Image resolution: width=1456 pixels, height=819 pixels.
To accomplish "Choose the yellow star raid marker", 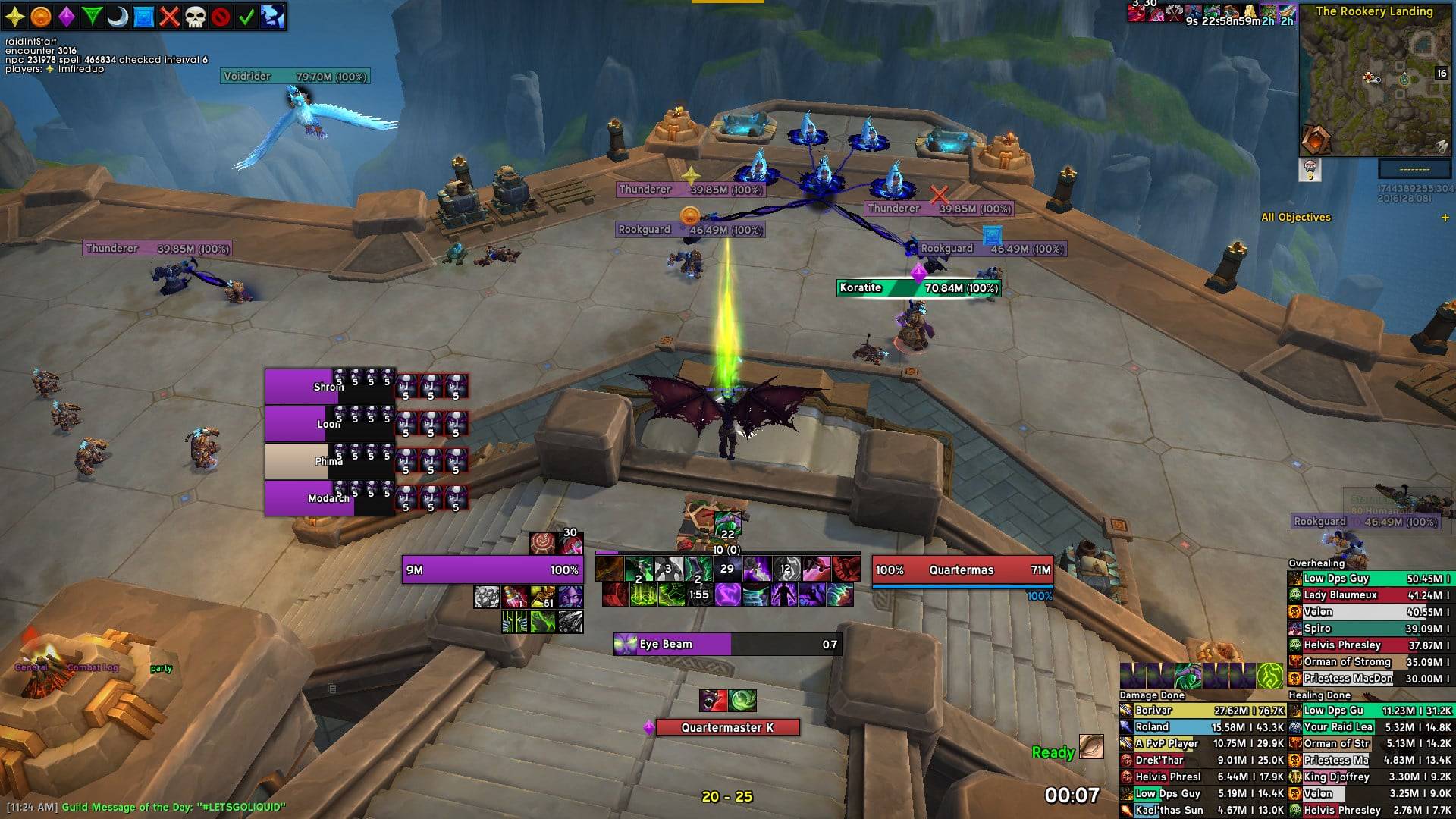I will coord(15,17).
